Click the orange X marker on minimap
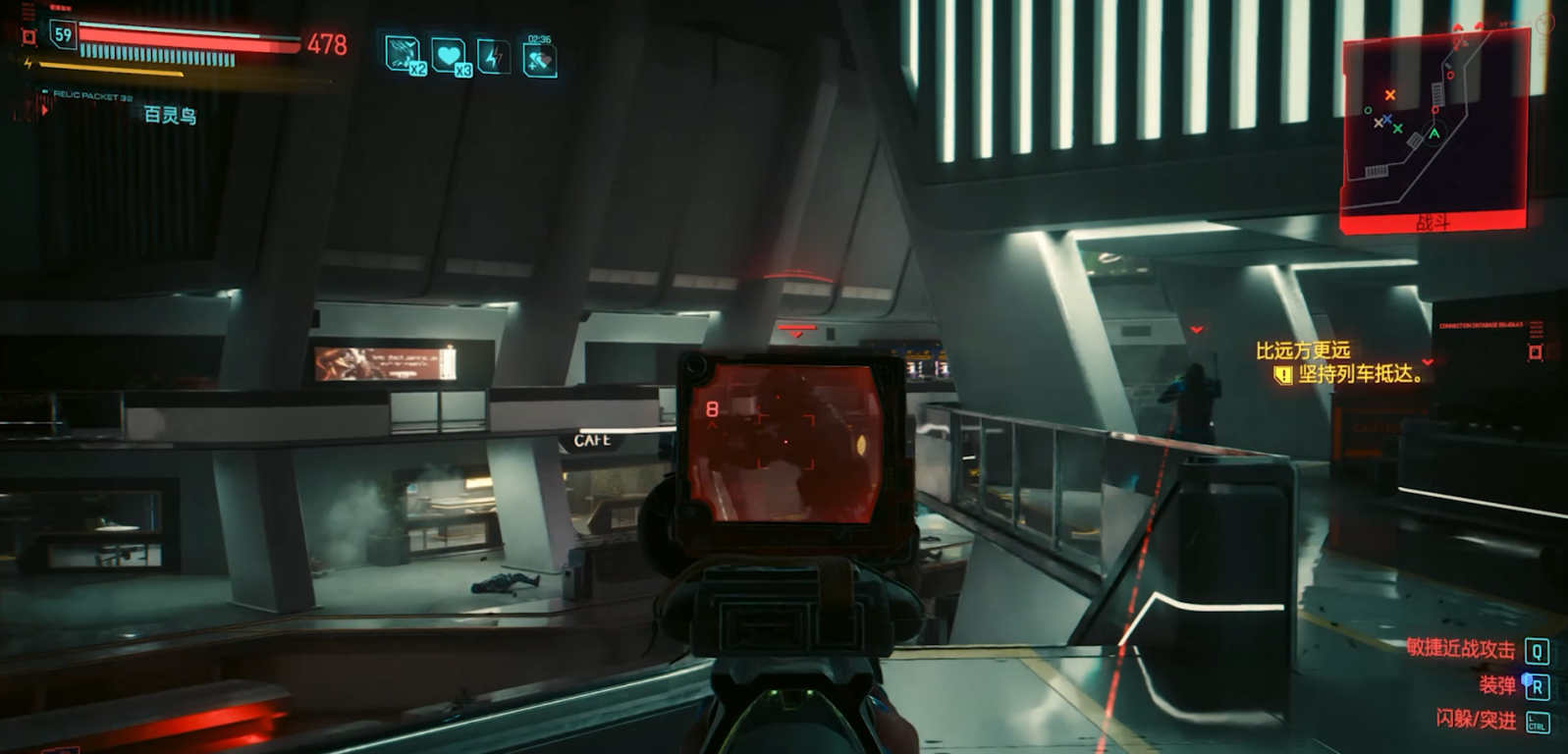Screen dimensions: 1568x754 1389,95
